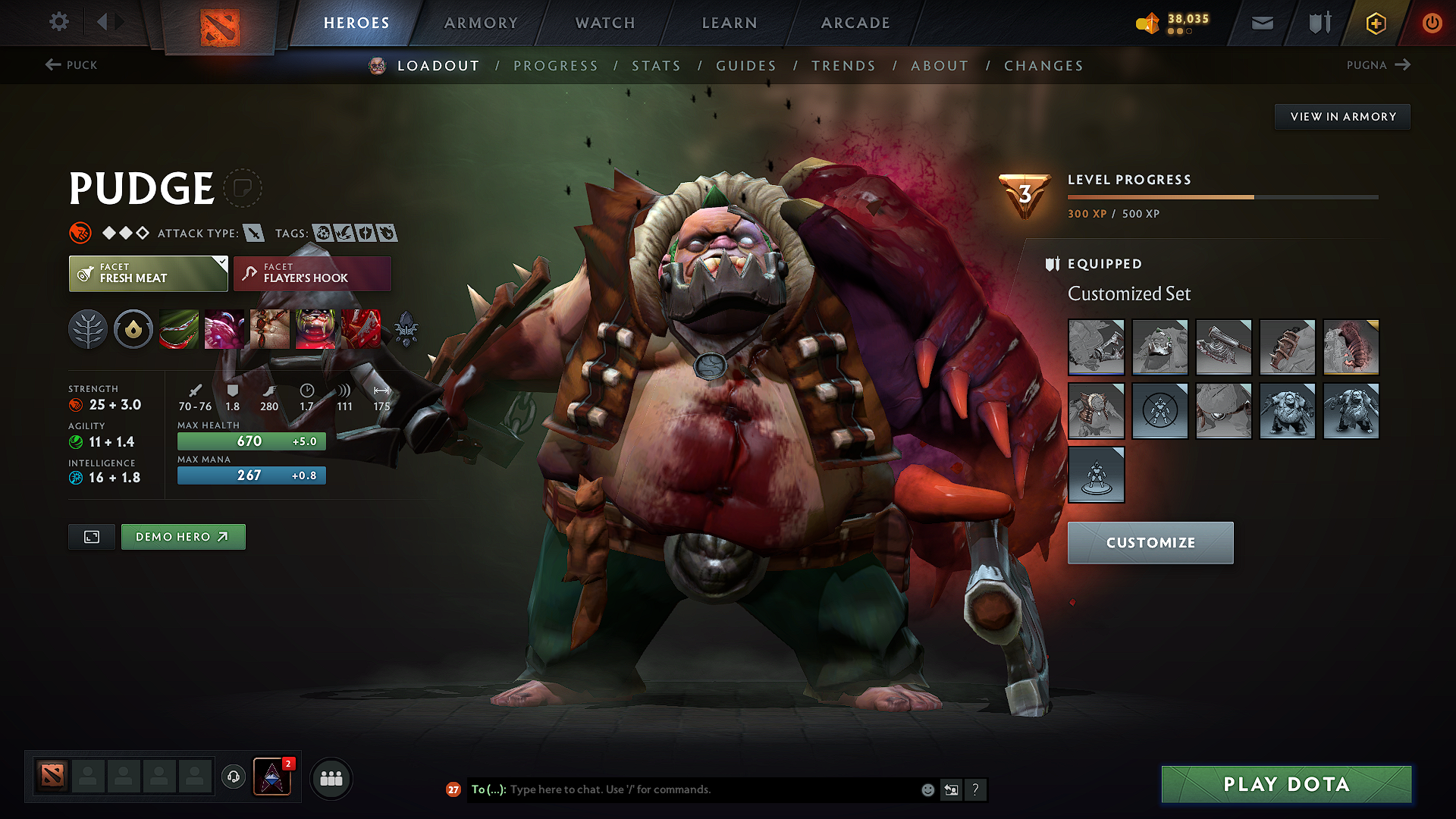Expand the Fresh Meat facet dropdown arrow
This screenshot has height=819, width=1456.
[x=221, y=264]
